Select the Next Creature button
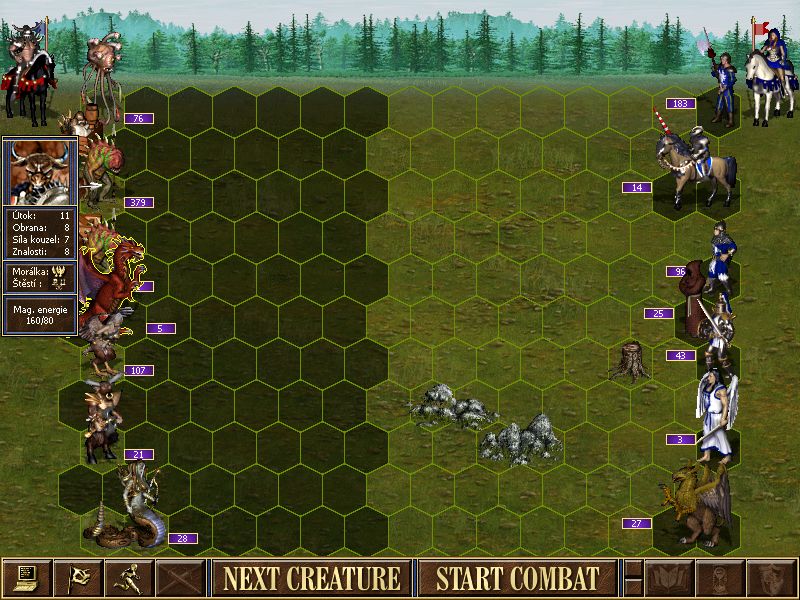This screenshot has height=600, width=800. point(311,578)
